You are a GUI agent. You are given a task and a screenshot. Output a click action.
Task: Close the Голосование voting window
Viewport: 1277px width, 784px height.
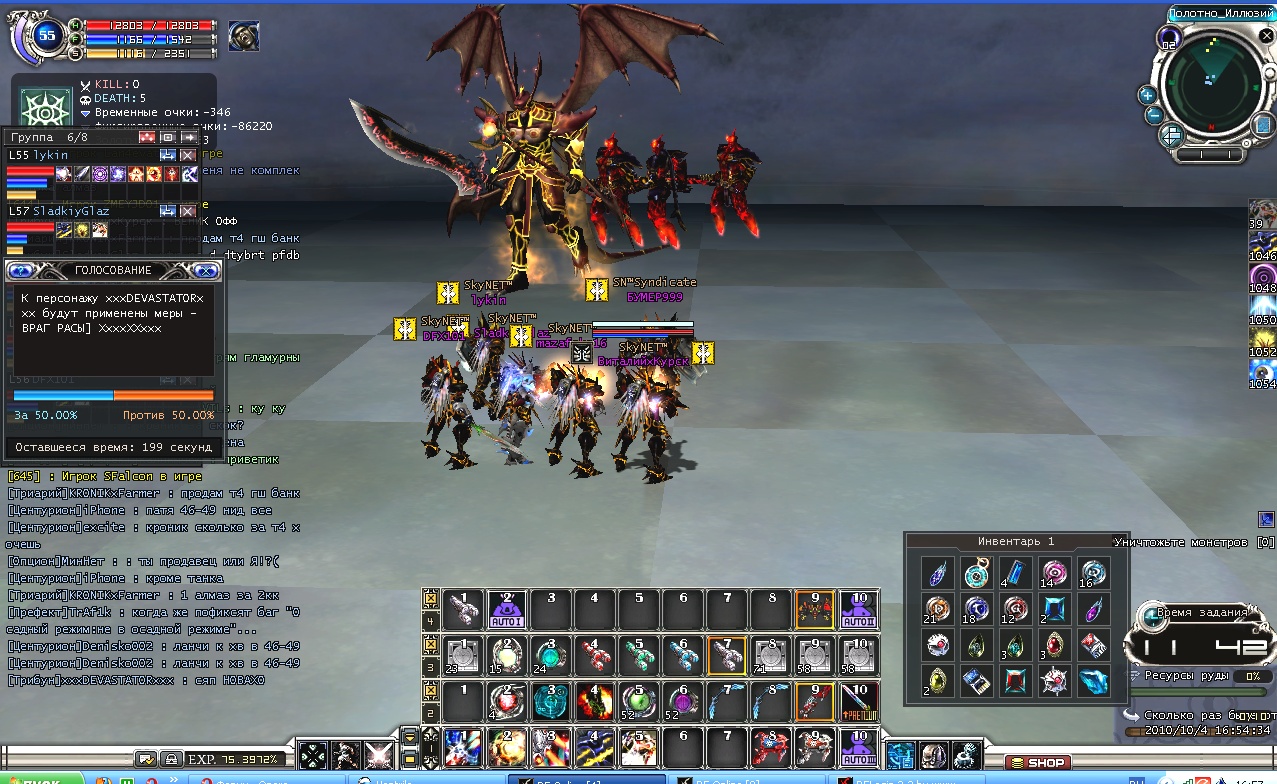[206, 270]
